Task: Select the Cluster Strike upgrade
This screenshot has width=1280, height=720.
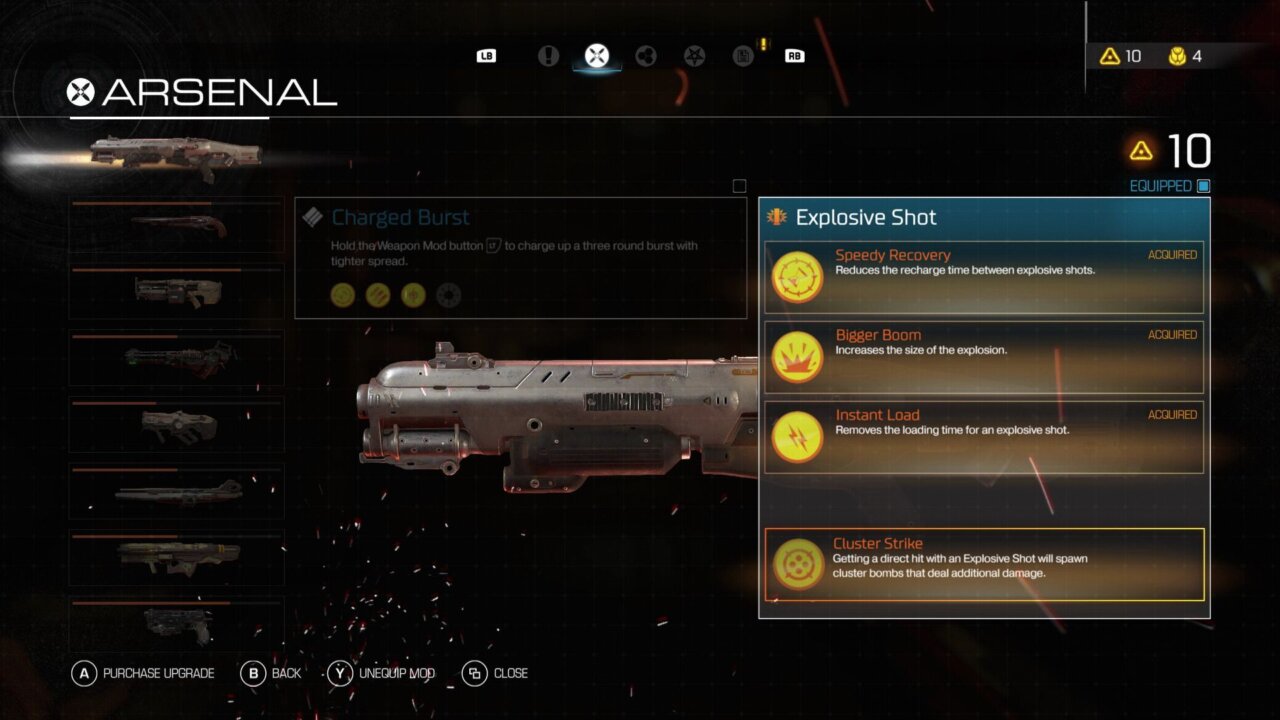Action: (984, 564)
